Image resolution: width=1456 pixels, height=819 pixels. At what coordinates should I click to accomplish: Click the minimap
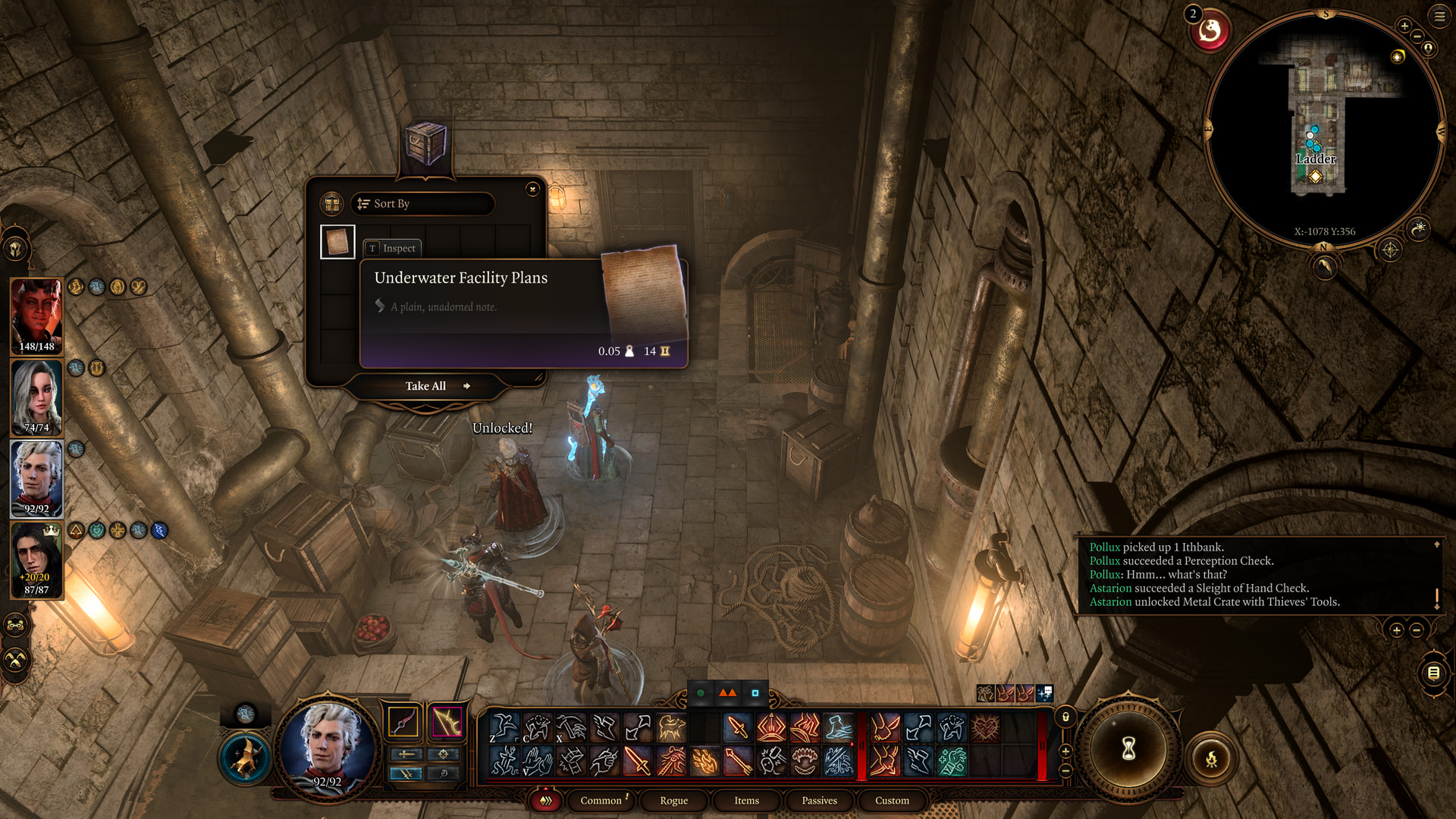(1323, 129)
